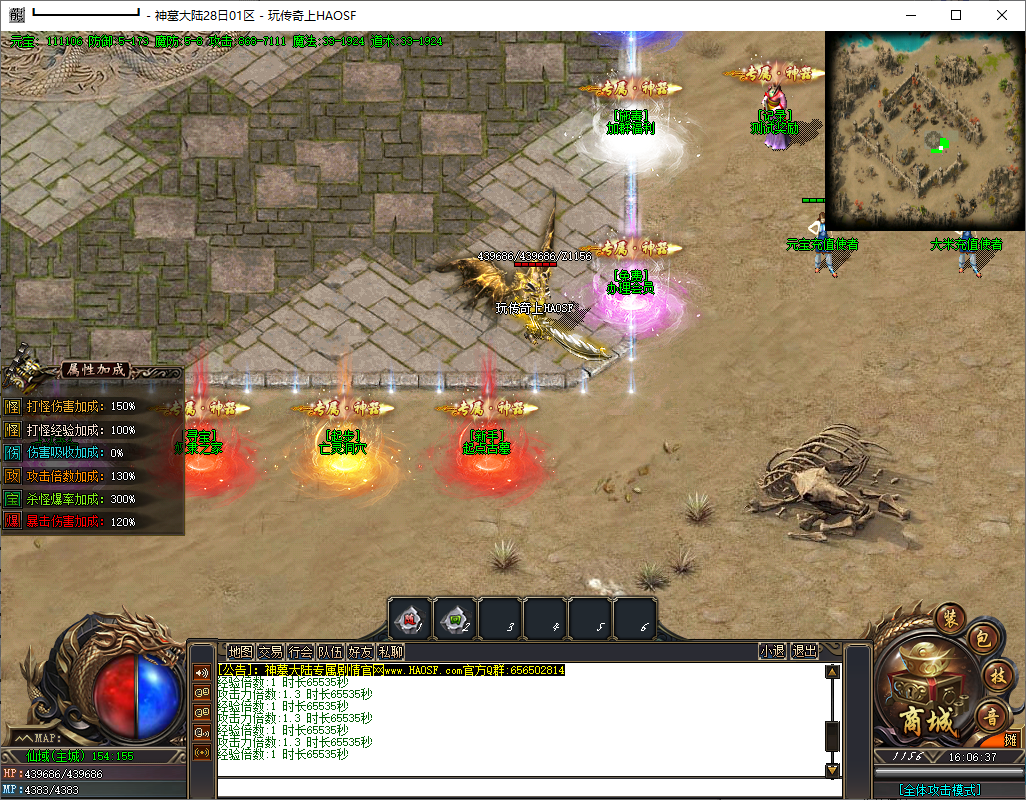Toggle the 全体攻击模式 attack mode label
This screenshot has width=1026, height=800.
pyautogui.click(x=939, y=789)
